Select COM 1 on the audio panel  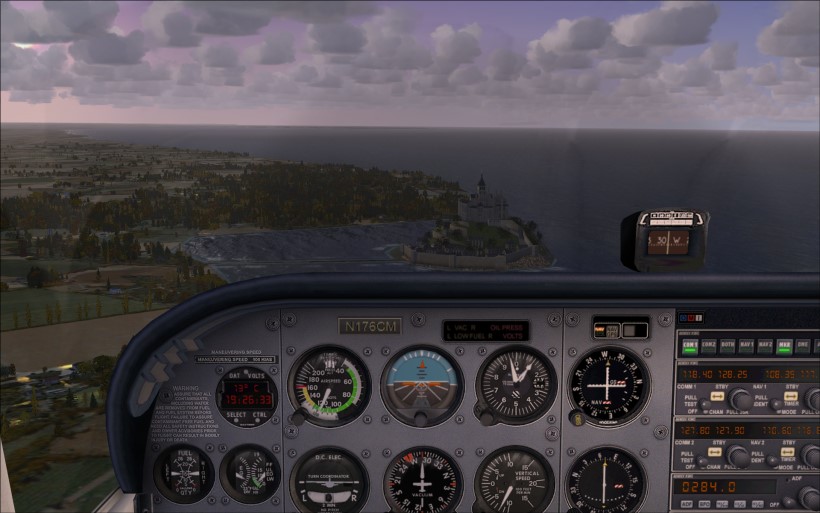(x=690, y=346)
